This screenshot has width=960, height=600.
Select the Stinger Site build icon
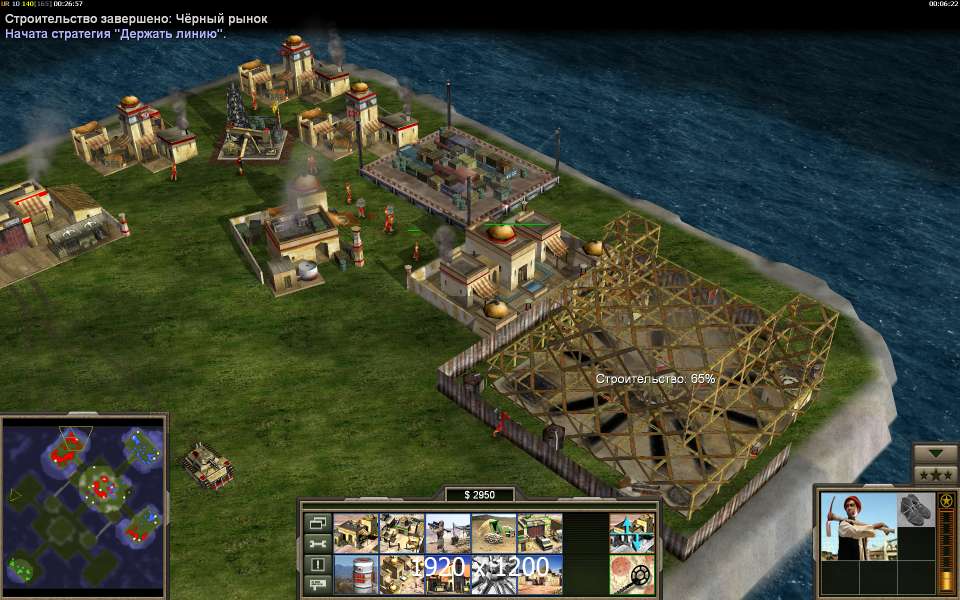tap(448, 533)
